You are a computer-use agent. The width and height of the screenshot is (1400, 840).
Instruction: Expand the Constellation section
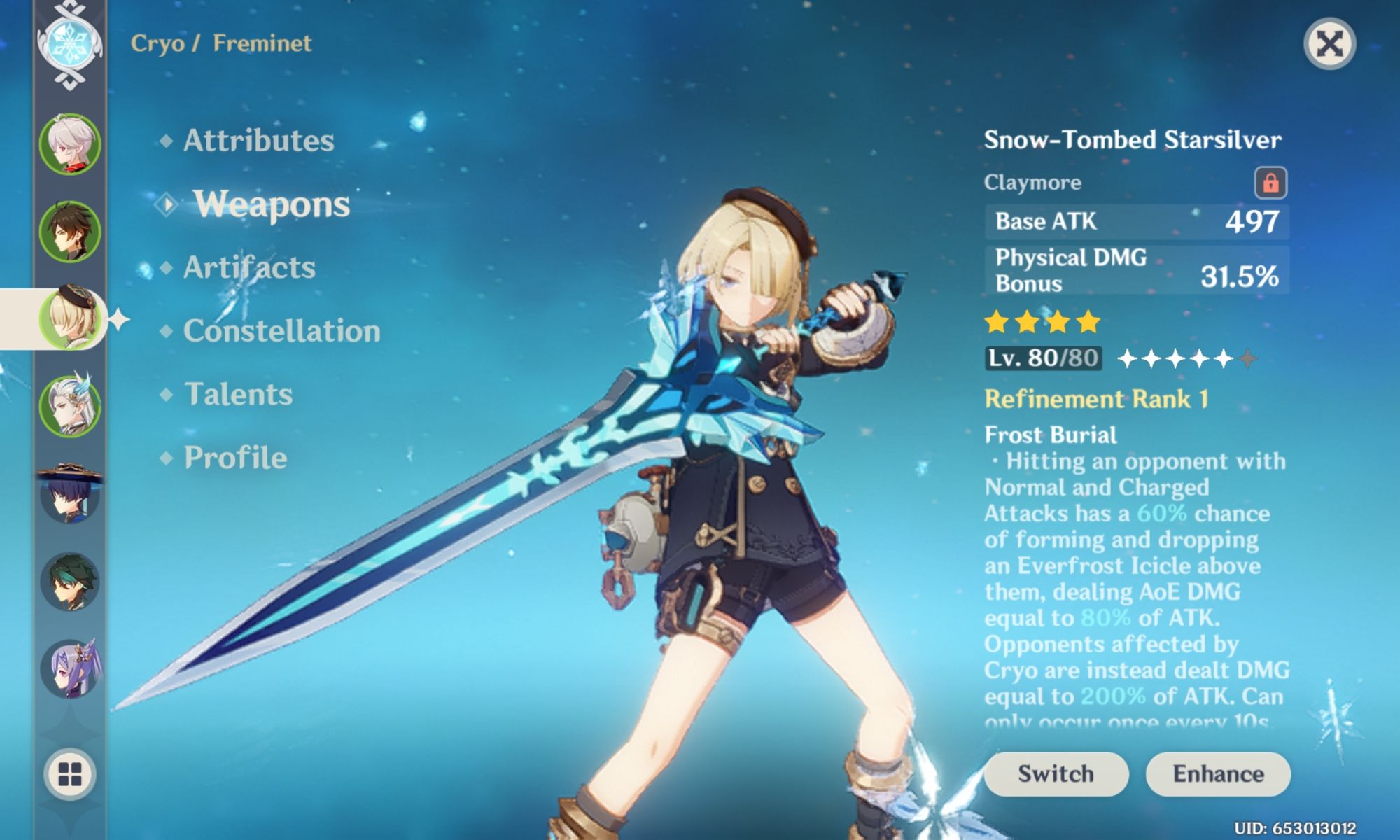click(281, 332)
